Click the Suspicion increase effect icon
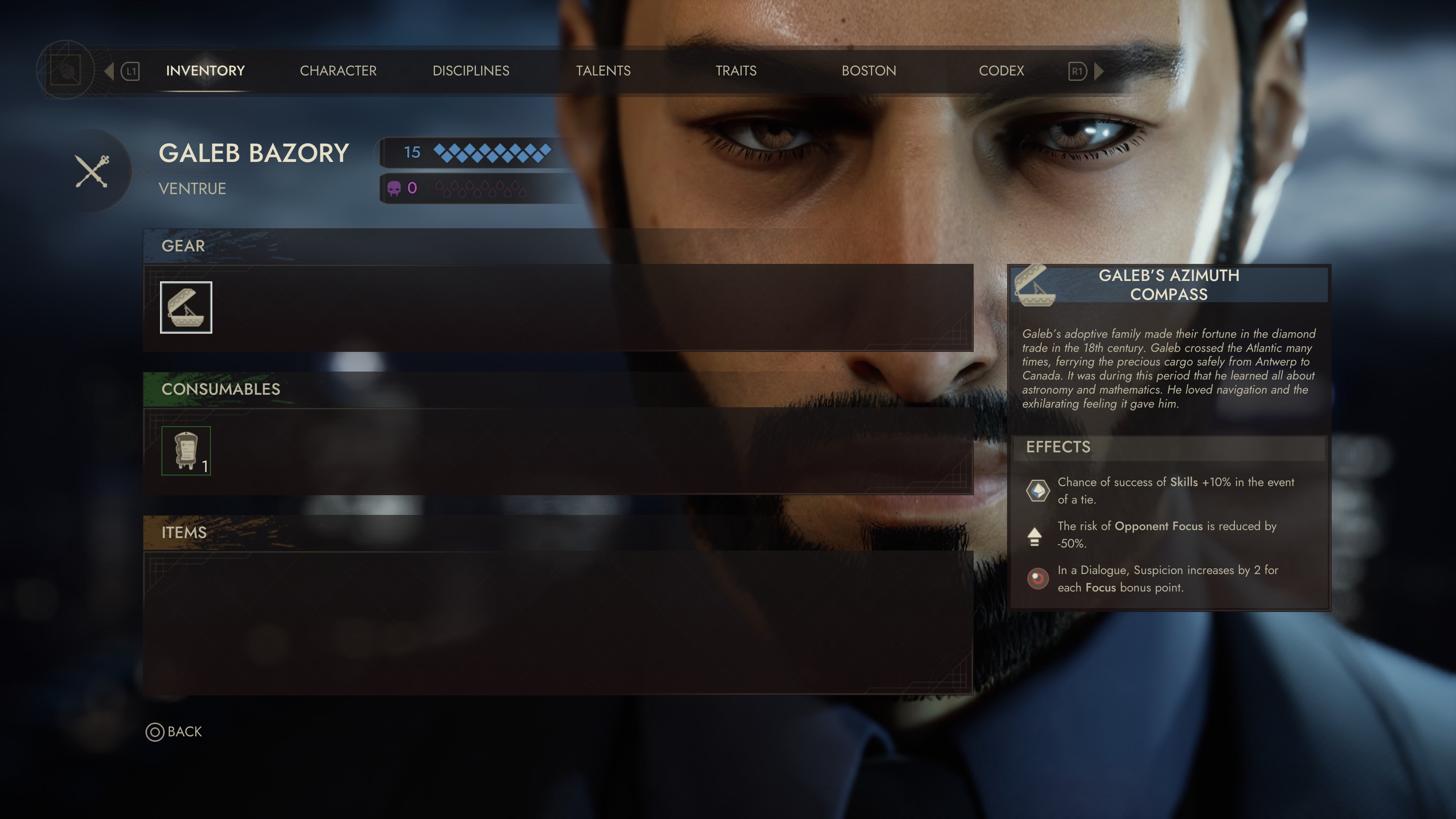The width and height of the screenshot is (1456, 819). [x=1037, y=579]
